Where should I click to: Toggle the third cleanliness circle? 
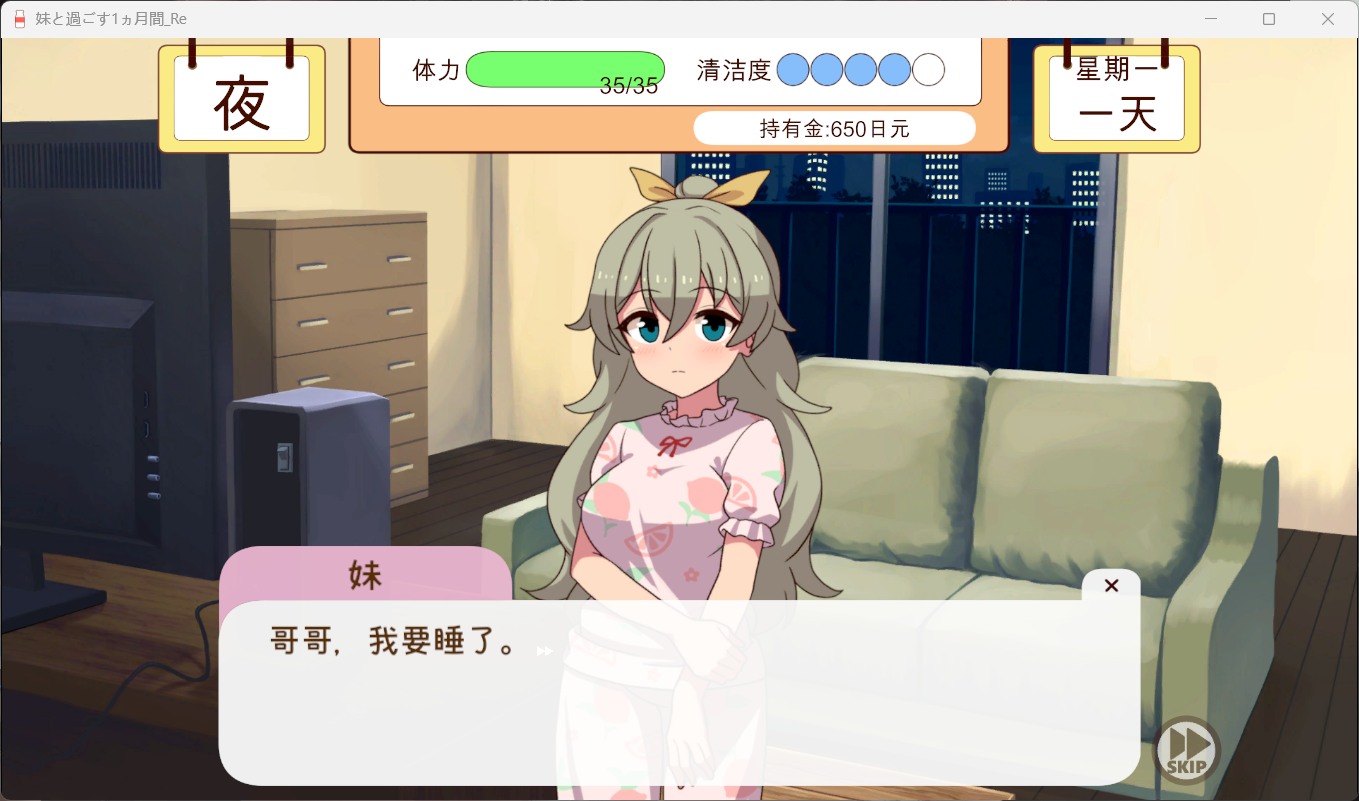coord(861,70)
